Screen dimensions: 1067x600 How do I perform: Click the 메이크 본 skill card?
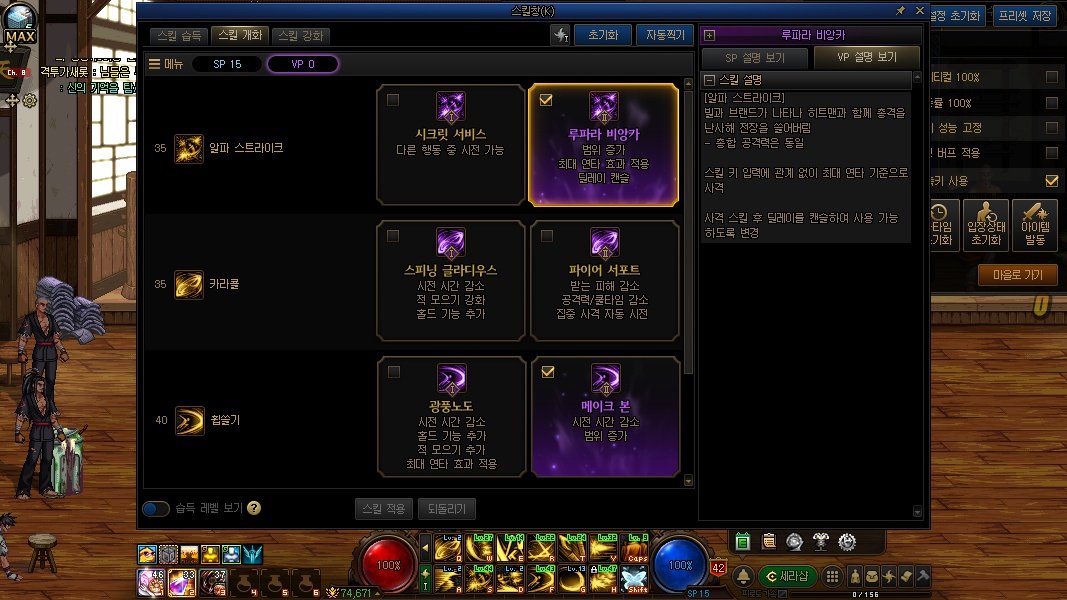coord(603,416)
